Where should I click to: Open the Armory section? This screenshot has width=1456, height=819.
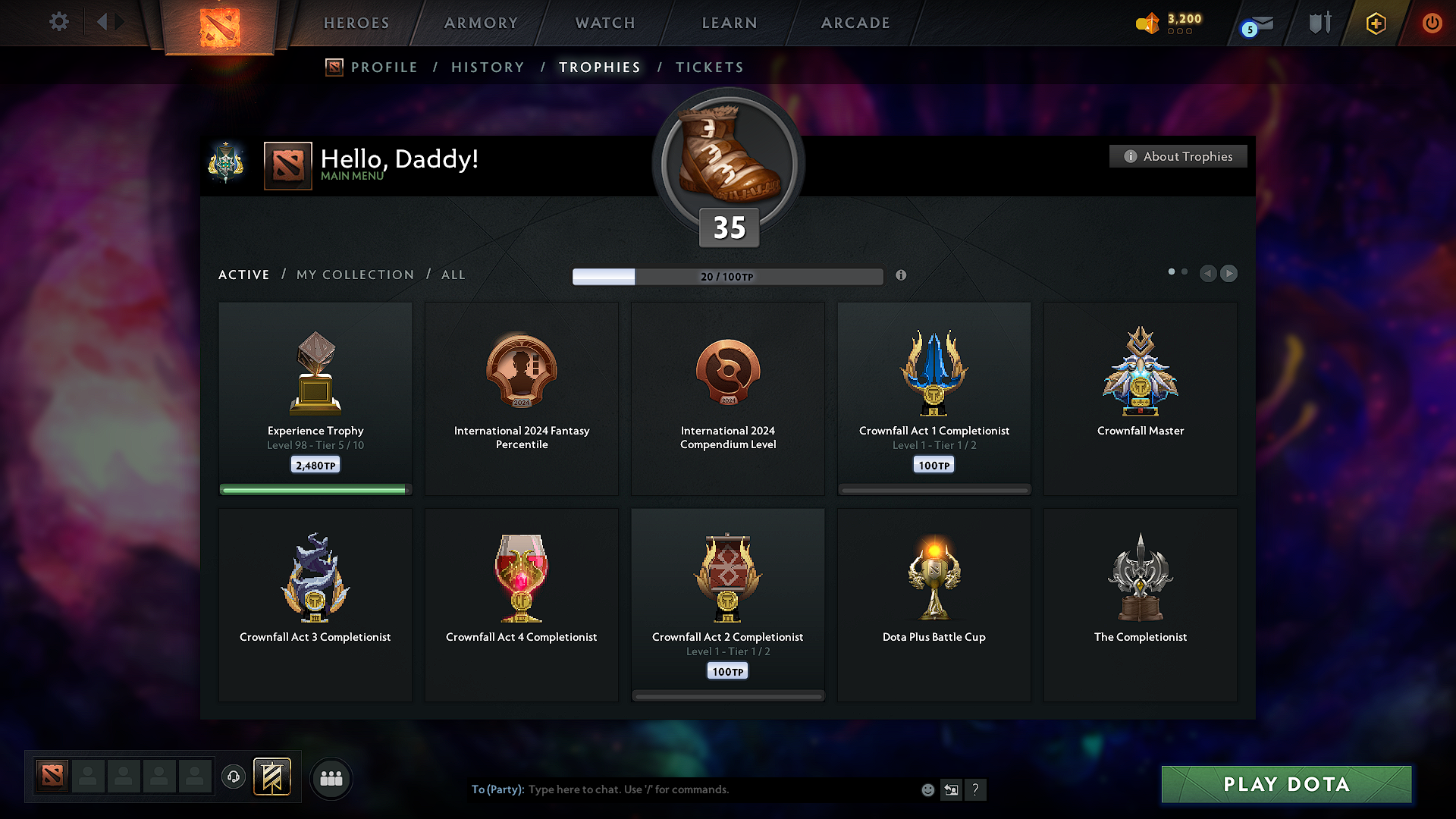click(x=481, y=23)
